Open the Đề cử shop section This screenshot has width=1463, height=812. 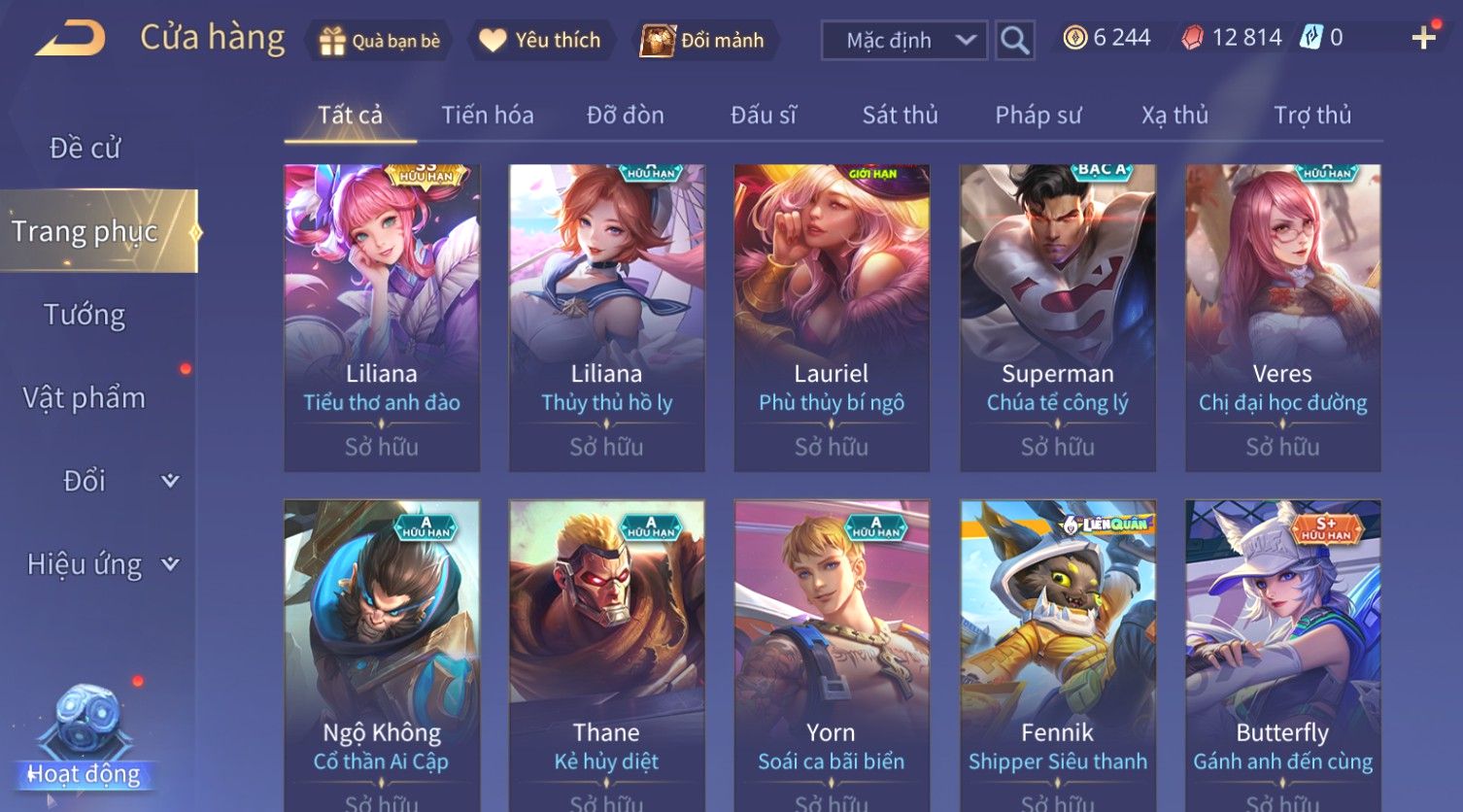pos(85,149)
